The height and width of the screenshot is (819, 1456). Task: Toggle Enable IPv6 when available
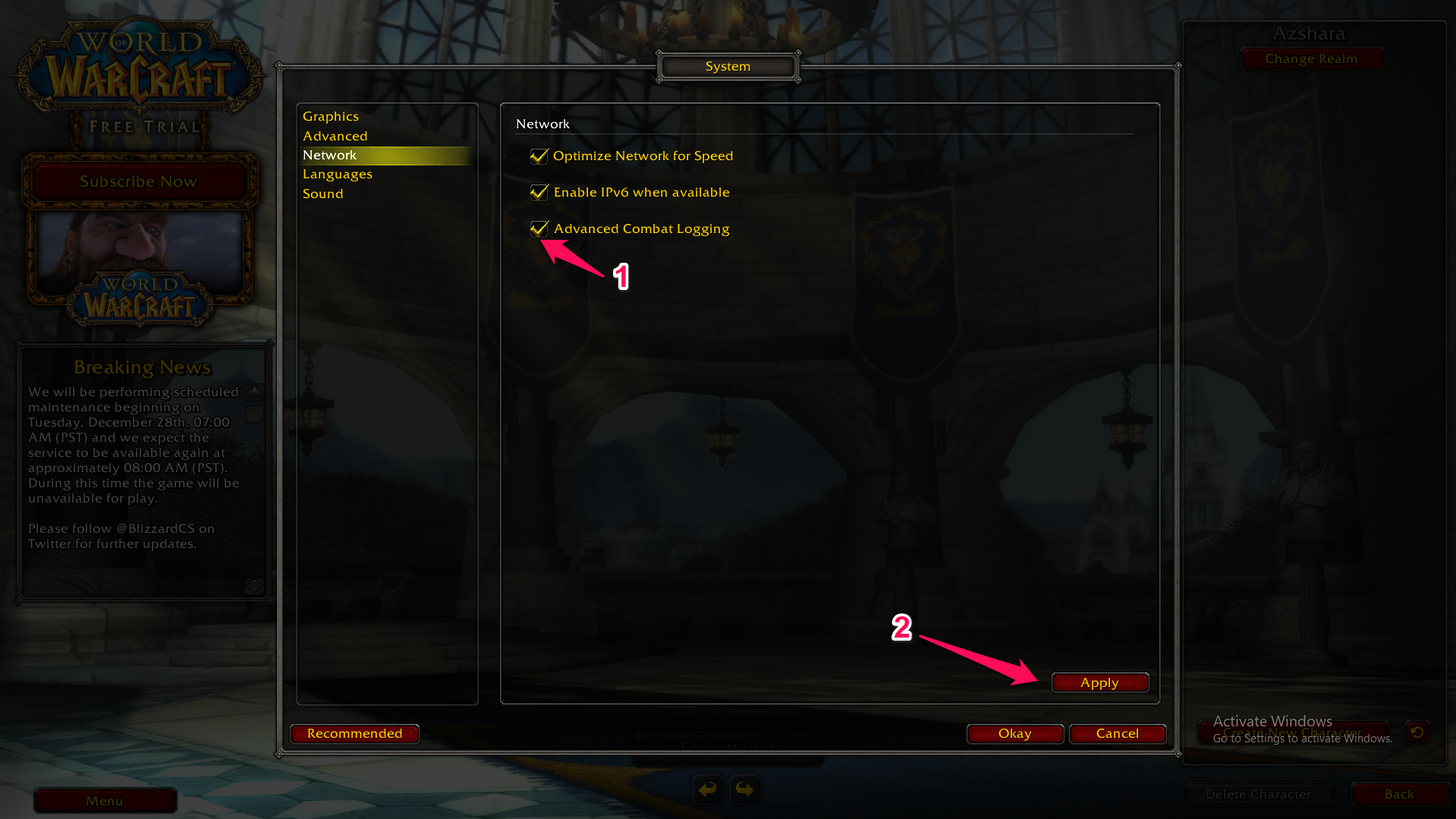tap(539, 192)
